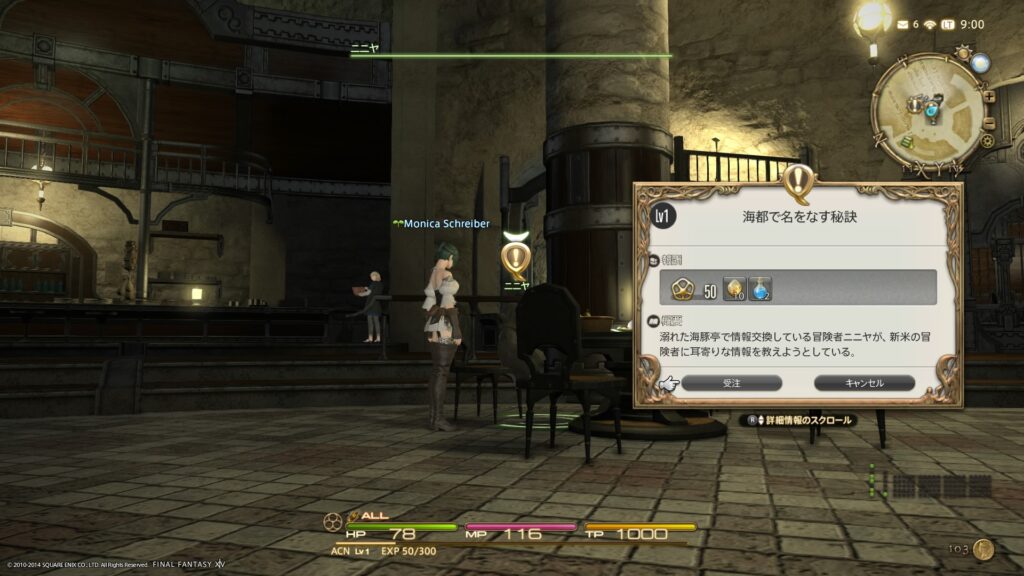The height and width of the screenshot is (576, 1024).
Task: Click the minimap zoom-out minus button
Action: pyautogui.click(x=991, y=121)
